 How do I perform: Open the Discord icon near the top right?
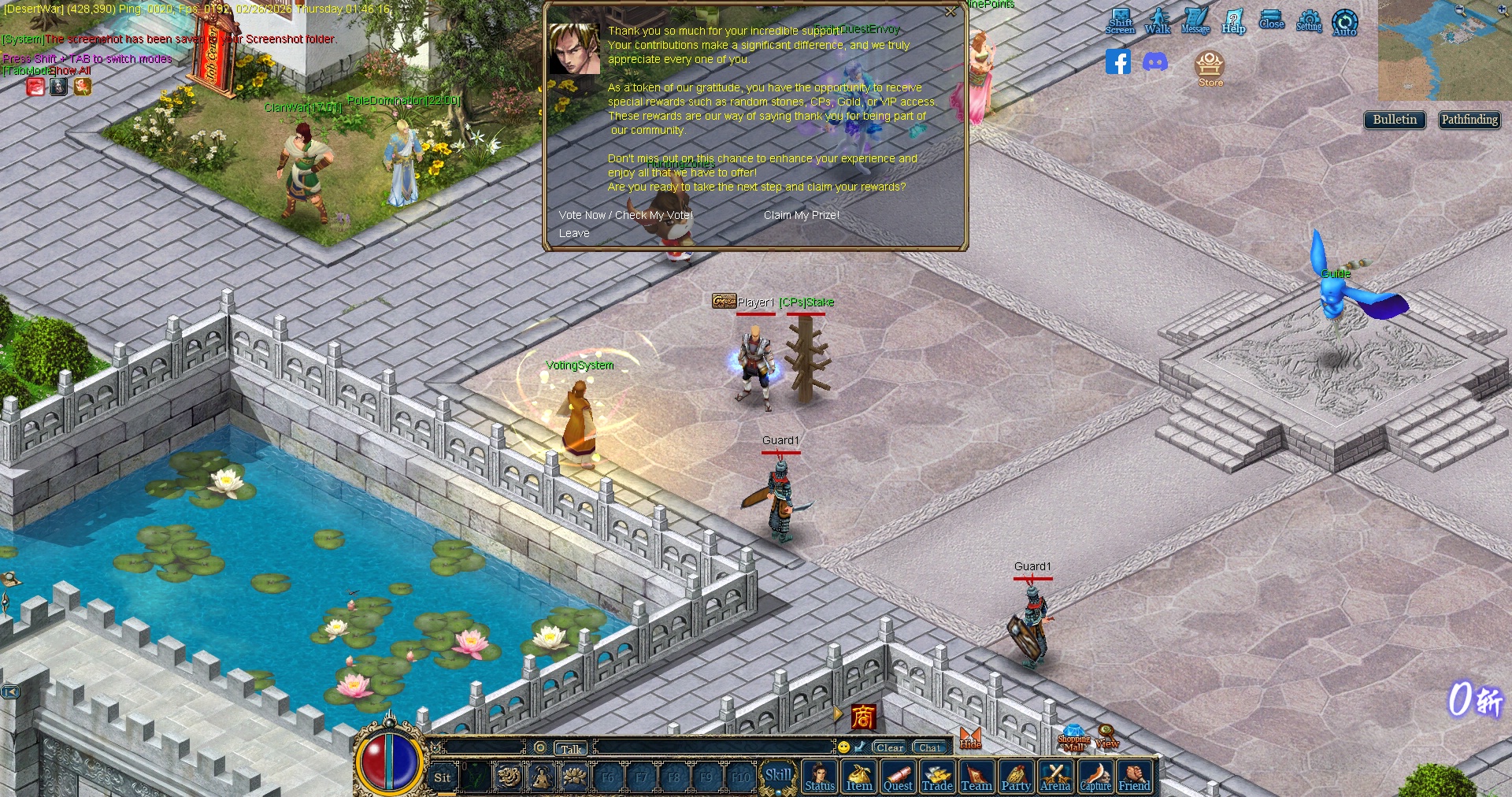pos(1154,61)
